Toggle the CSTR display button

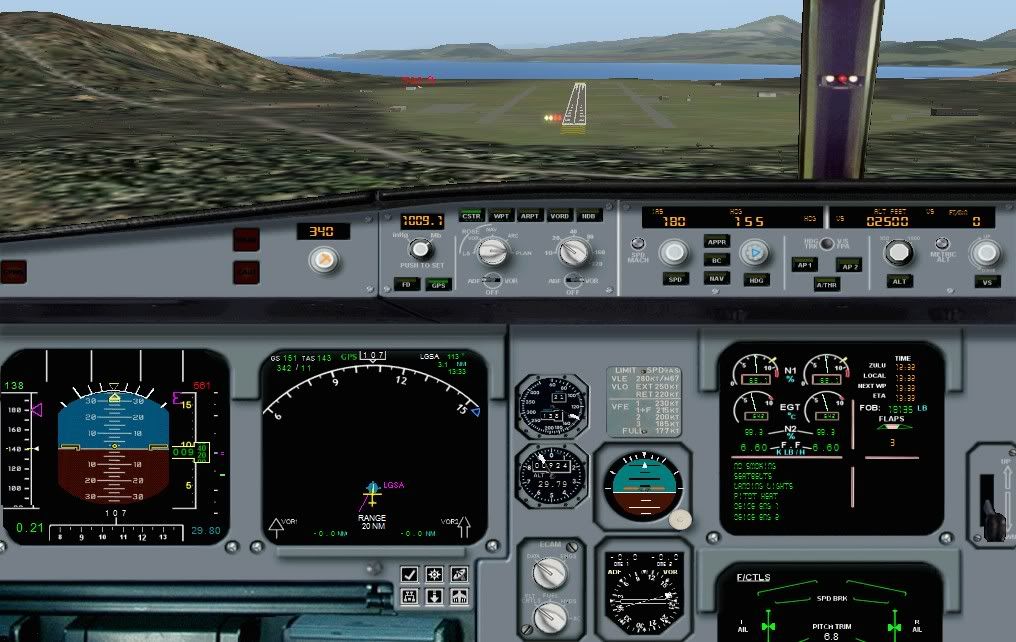(470, 215)
